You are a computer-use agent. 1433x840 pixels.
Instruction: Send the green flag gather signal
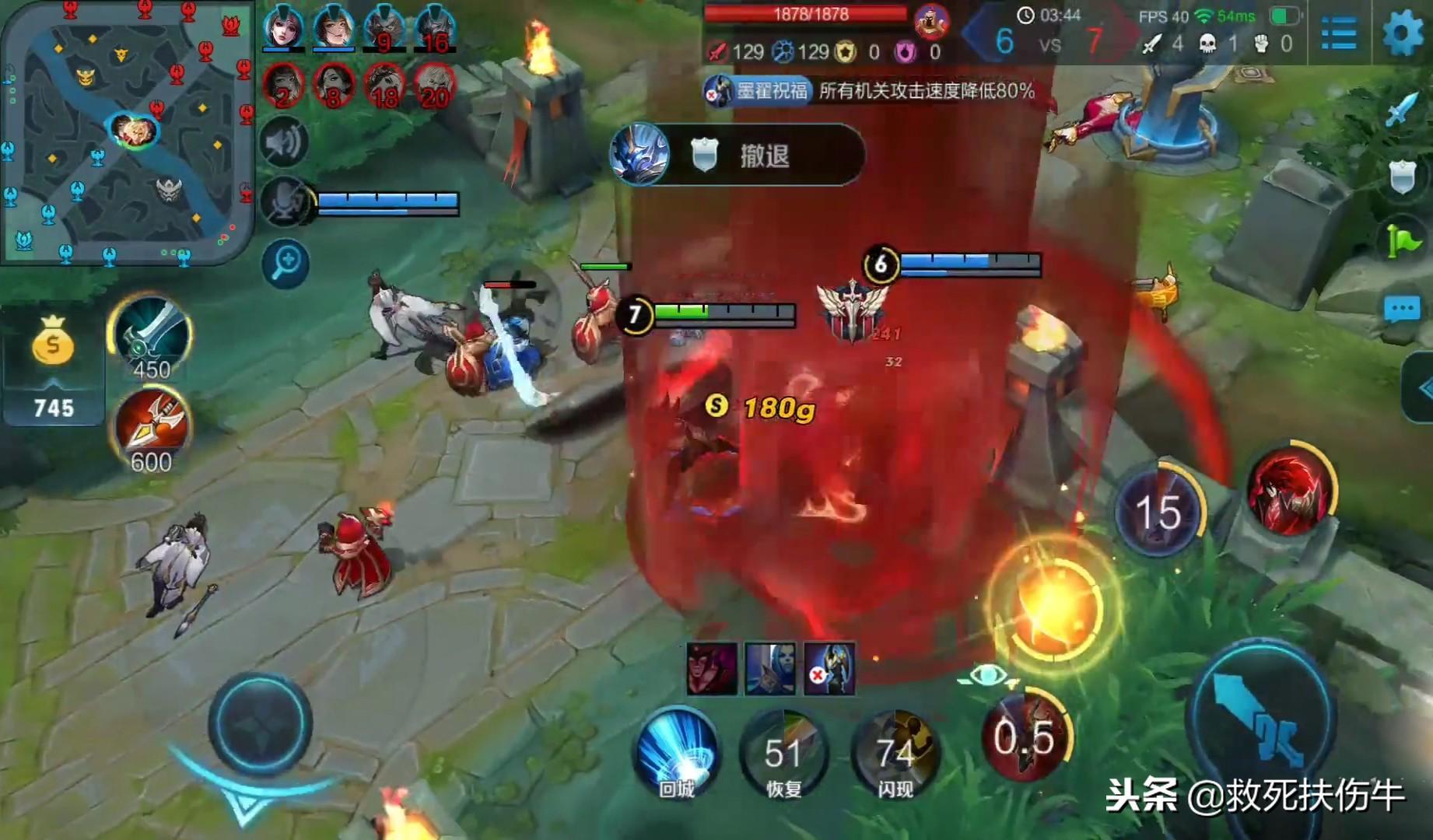[x=1401, y=243]
